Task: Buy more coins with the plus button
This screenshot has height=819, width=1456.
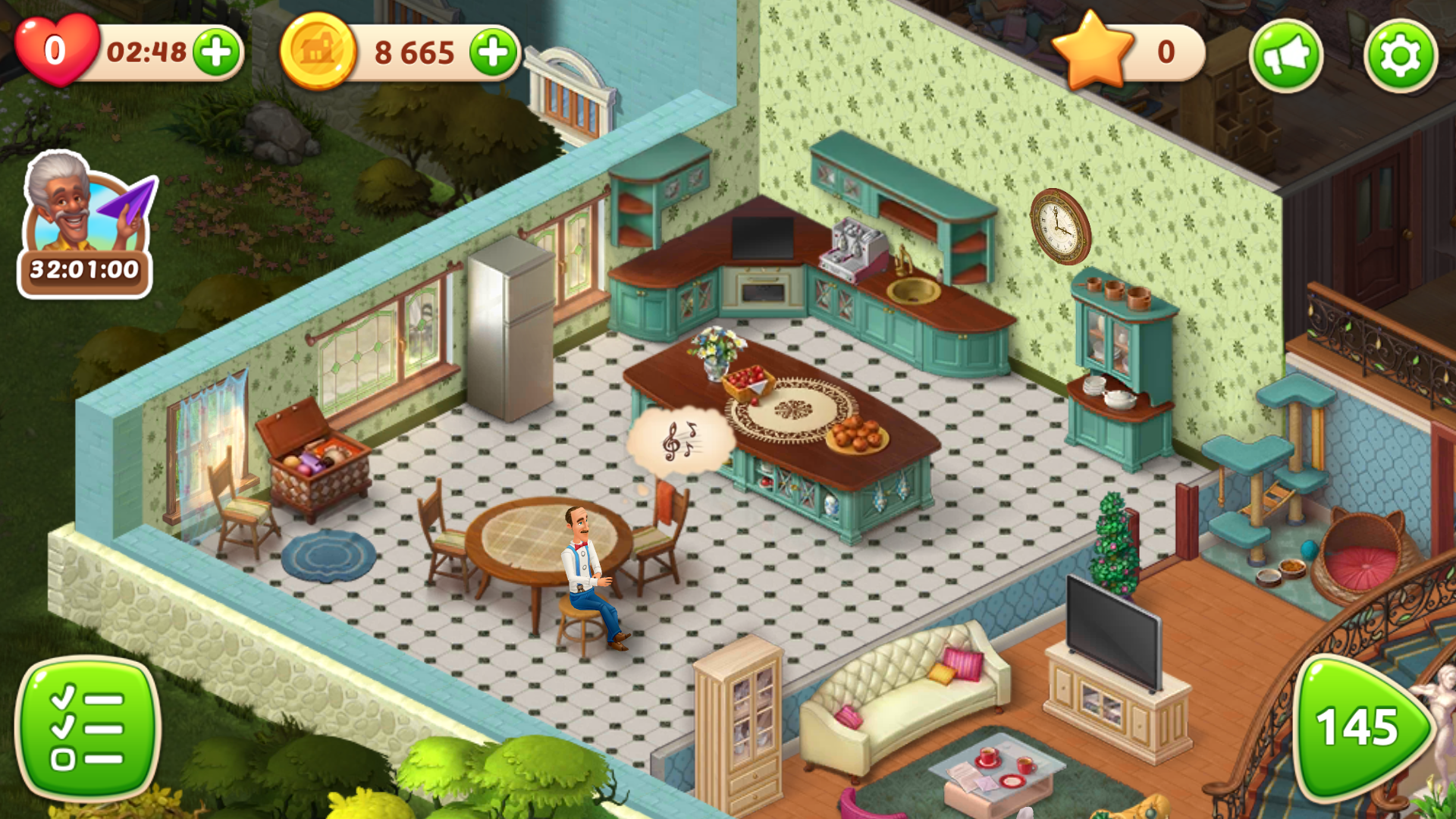Action: 494,52
